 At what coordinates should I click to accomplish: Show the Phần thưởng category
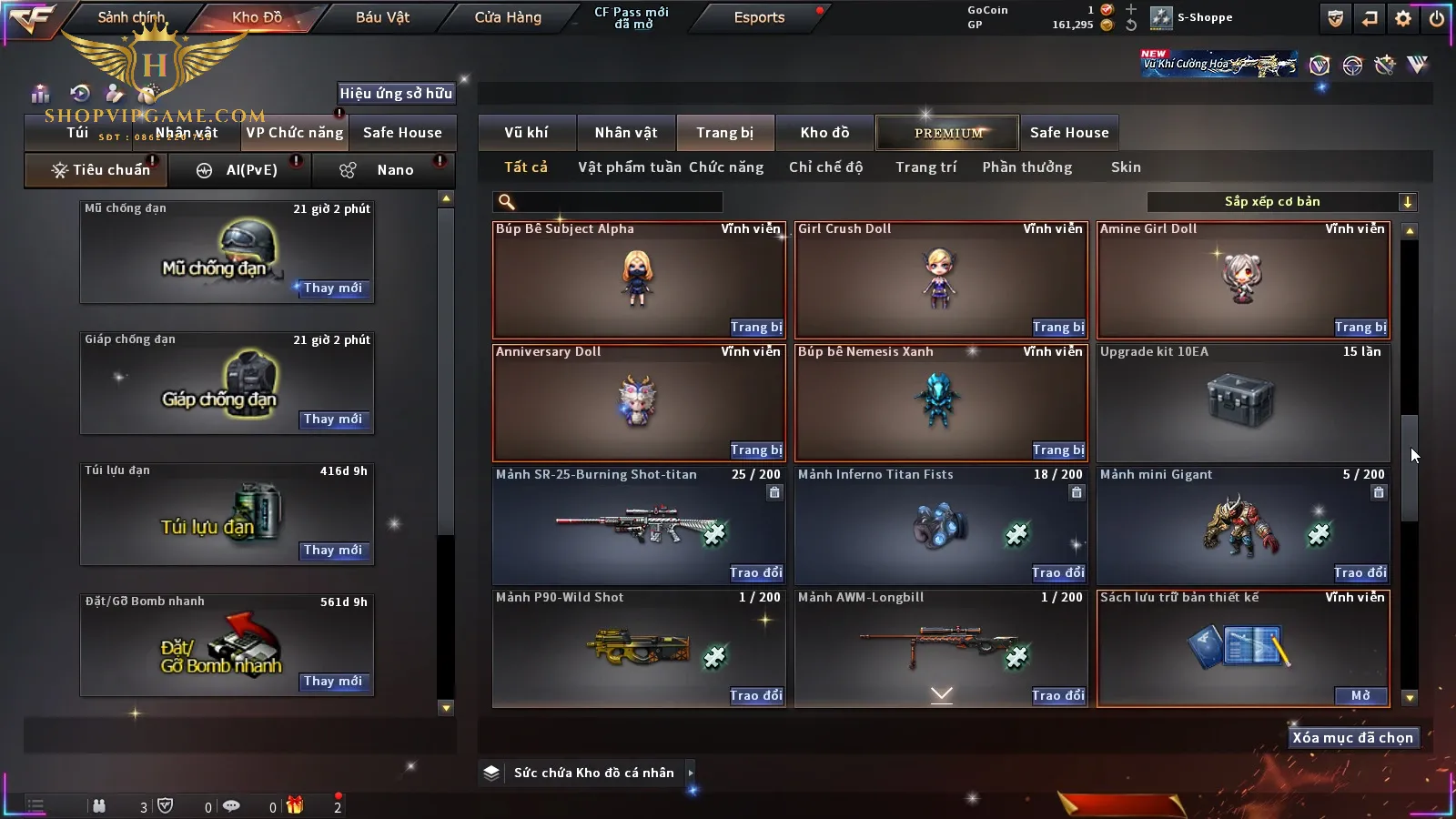tap(1026, 167)
